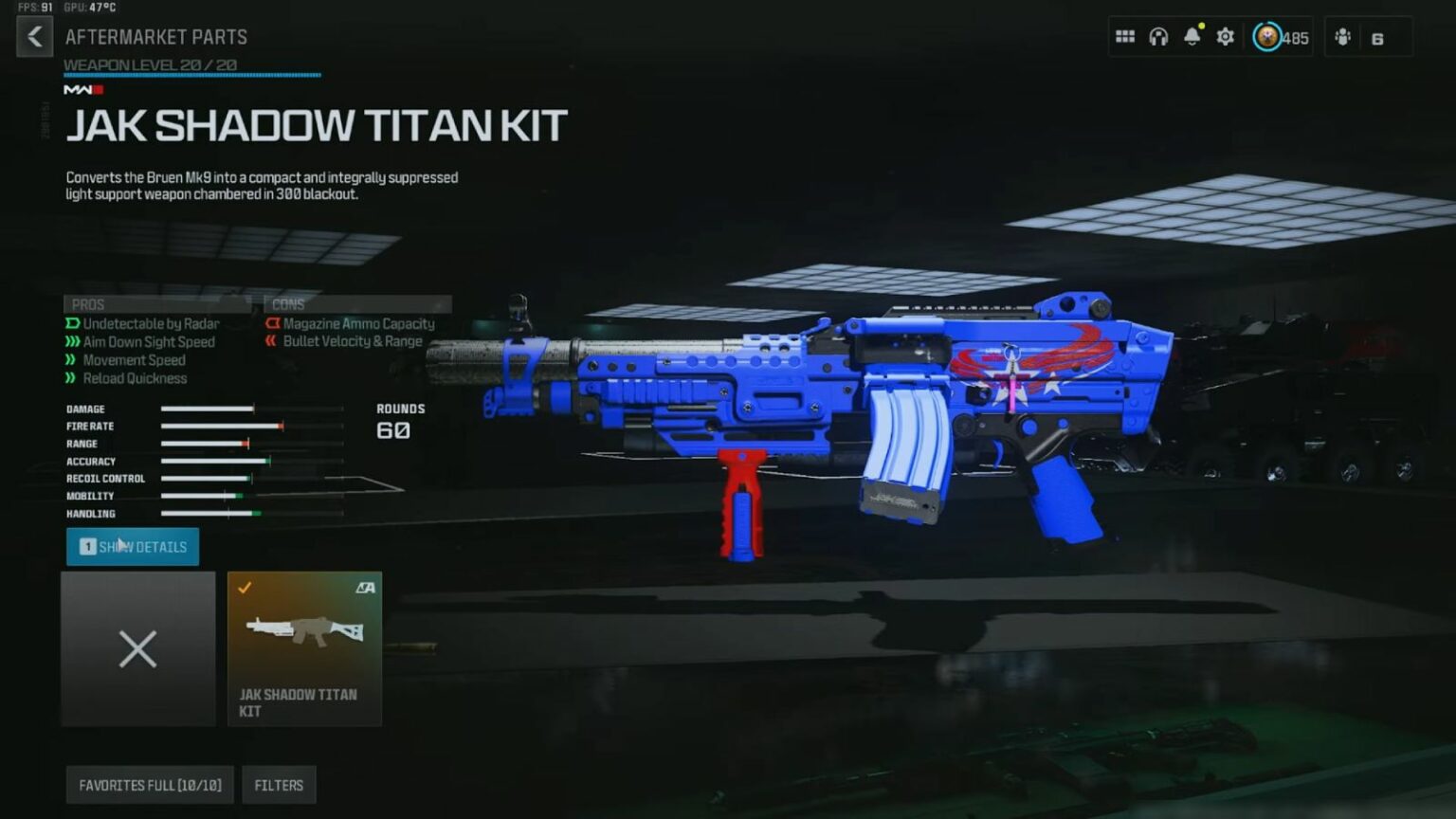Deselect the empty X attachment slot

click(137, 649)
